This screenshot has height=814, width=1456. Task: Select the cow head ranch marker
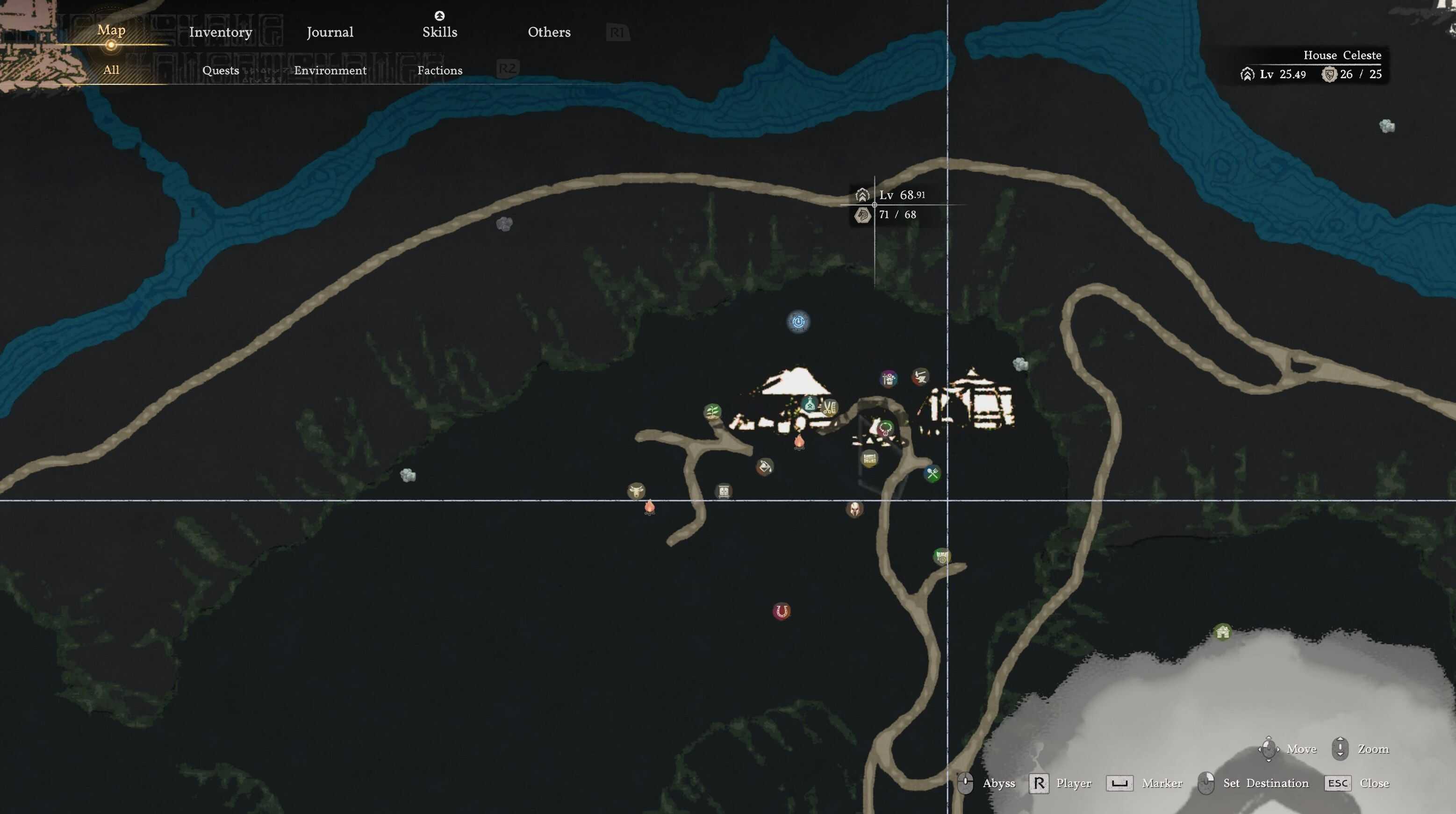[636, 490]
